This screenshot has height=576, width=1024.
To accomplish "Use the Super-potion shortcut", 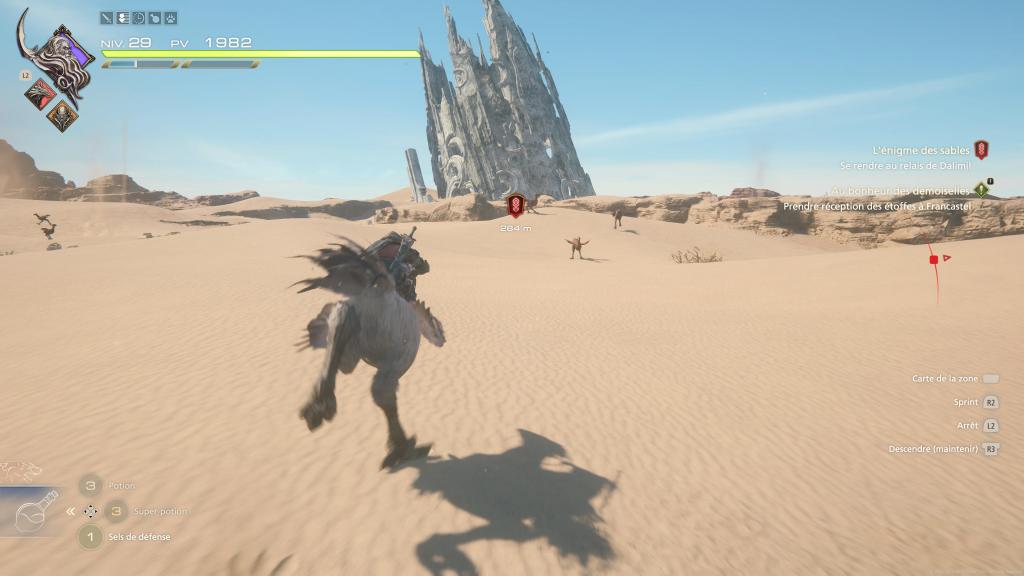I will click(x=117, y=511).
